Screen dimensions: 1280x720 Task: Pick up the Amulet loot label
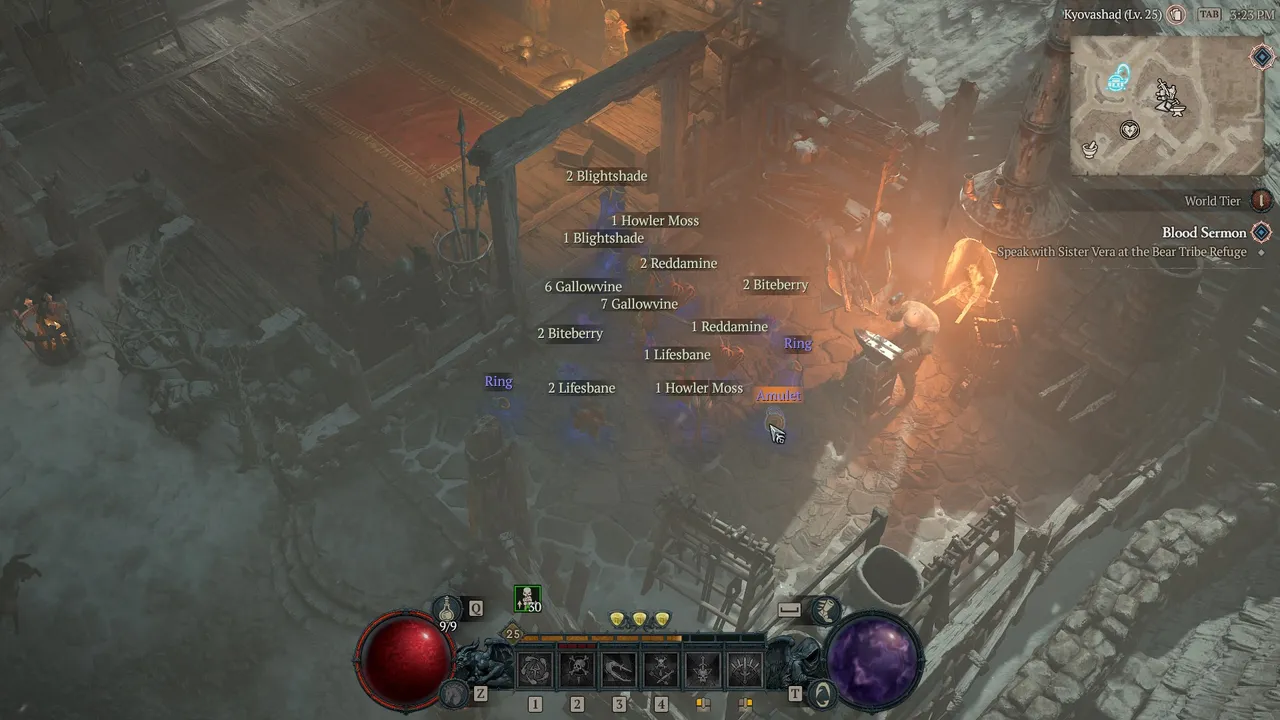(778, 396)
